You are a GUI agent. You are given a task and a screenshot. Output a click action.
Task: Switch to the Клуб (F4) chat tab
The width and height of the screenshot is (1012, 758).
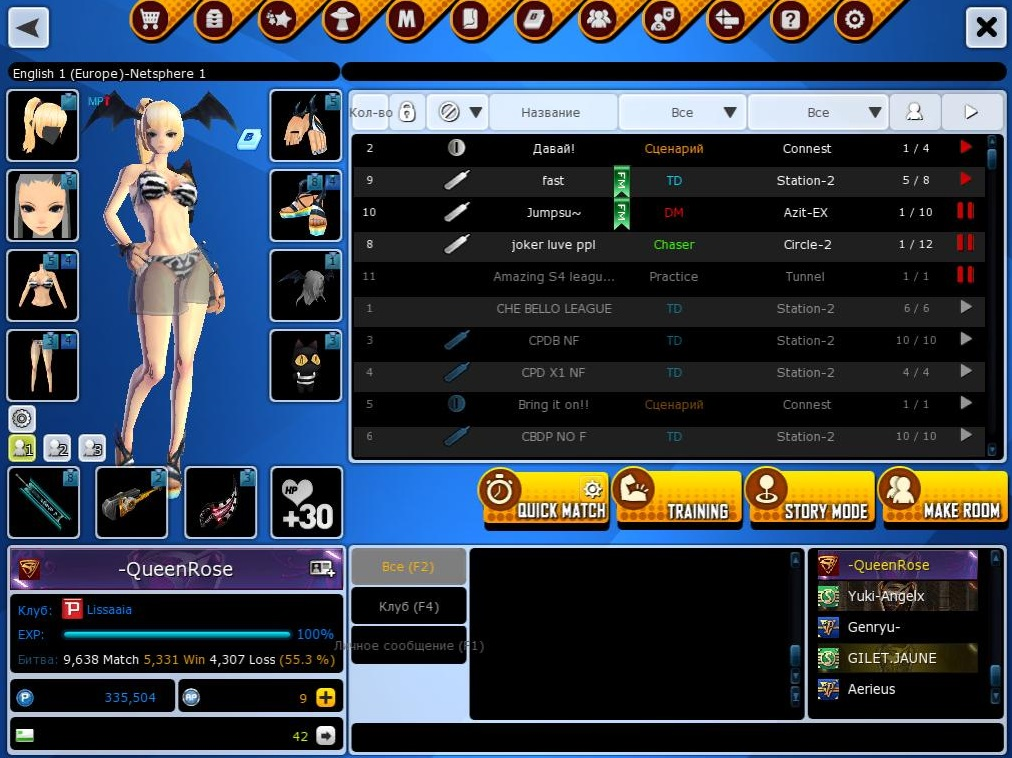[x=408, y=606]
